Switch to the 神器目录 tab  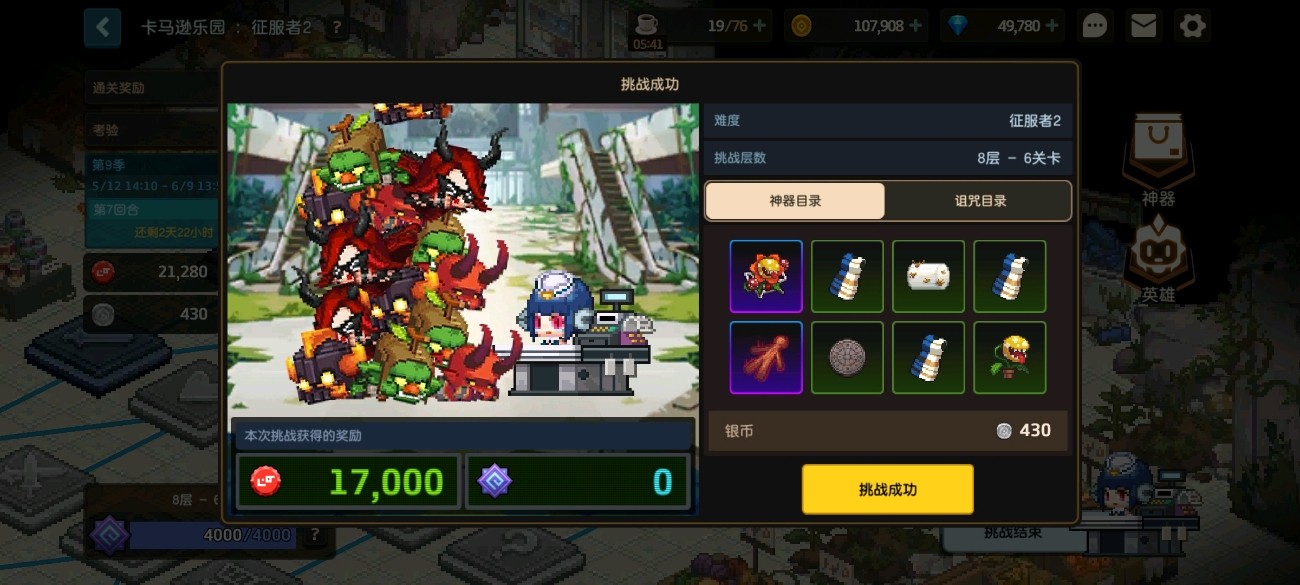[795, 201]
